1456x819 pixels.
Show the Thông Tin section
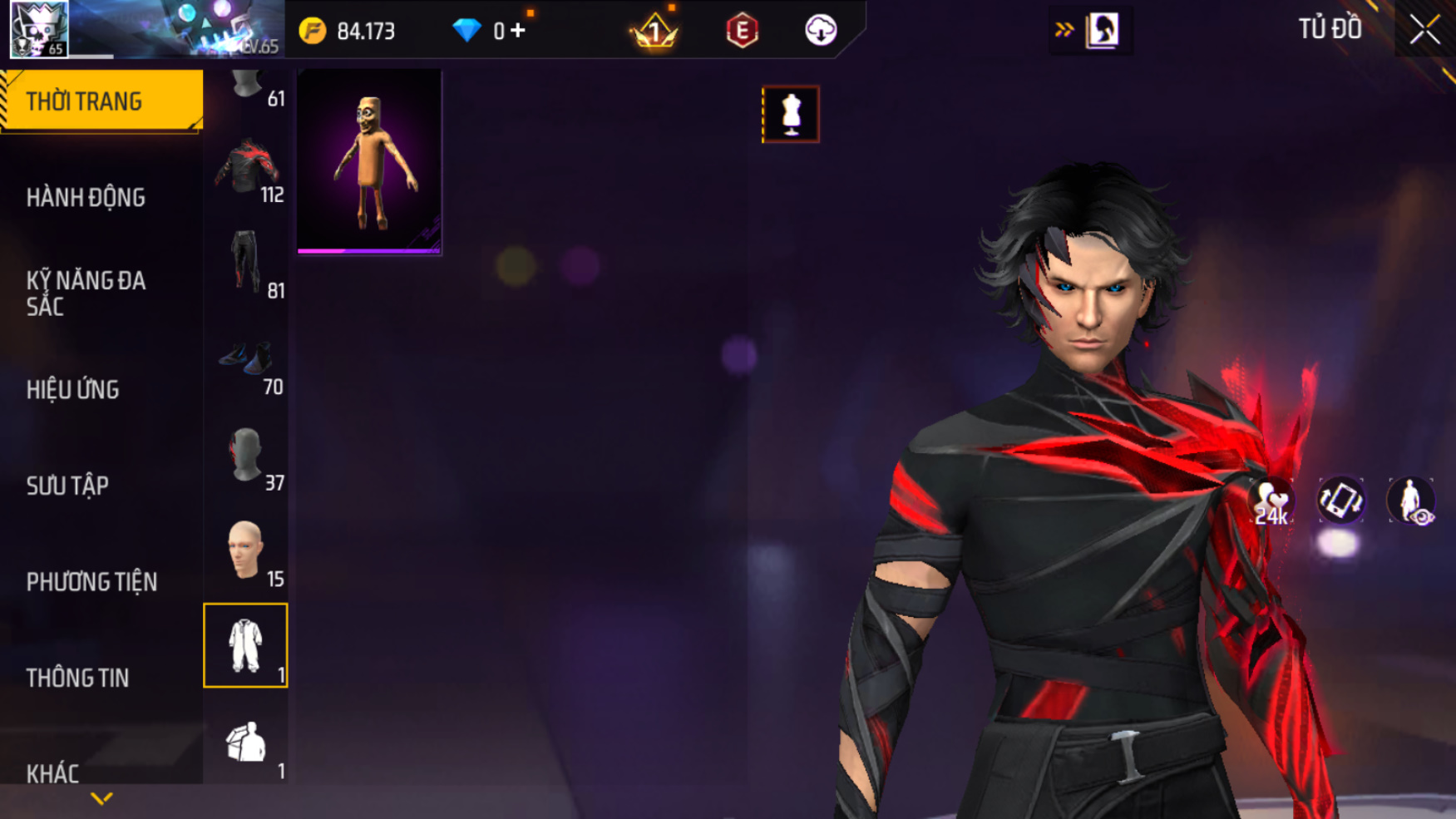(x=77, y=678)
